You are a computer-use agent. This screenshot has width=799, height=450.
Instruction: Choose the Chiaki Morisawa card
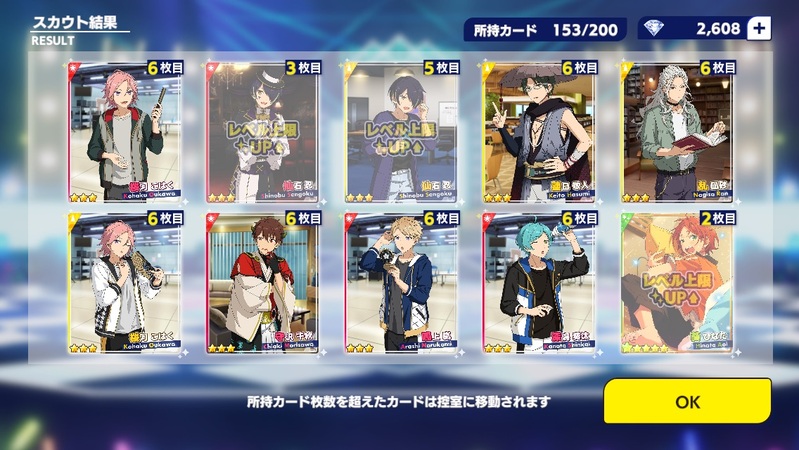click(262, 285)
